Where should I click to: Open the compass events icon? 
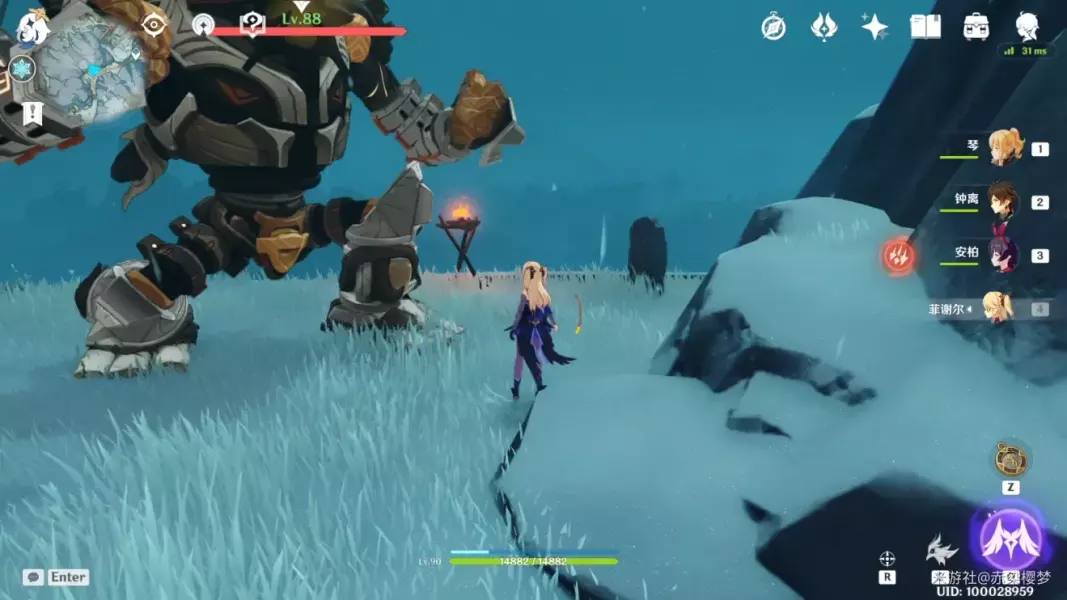click(773, 27)
